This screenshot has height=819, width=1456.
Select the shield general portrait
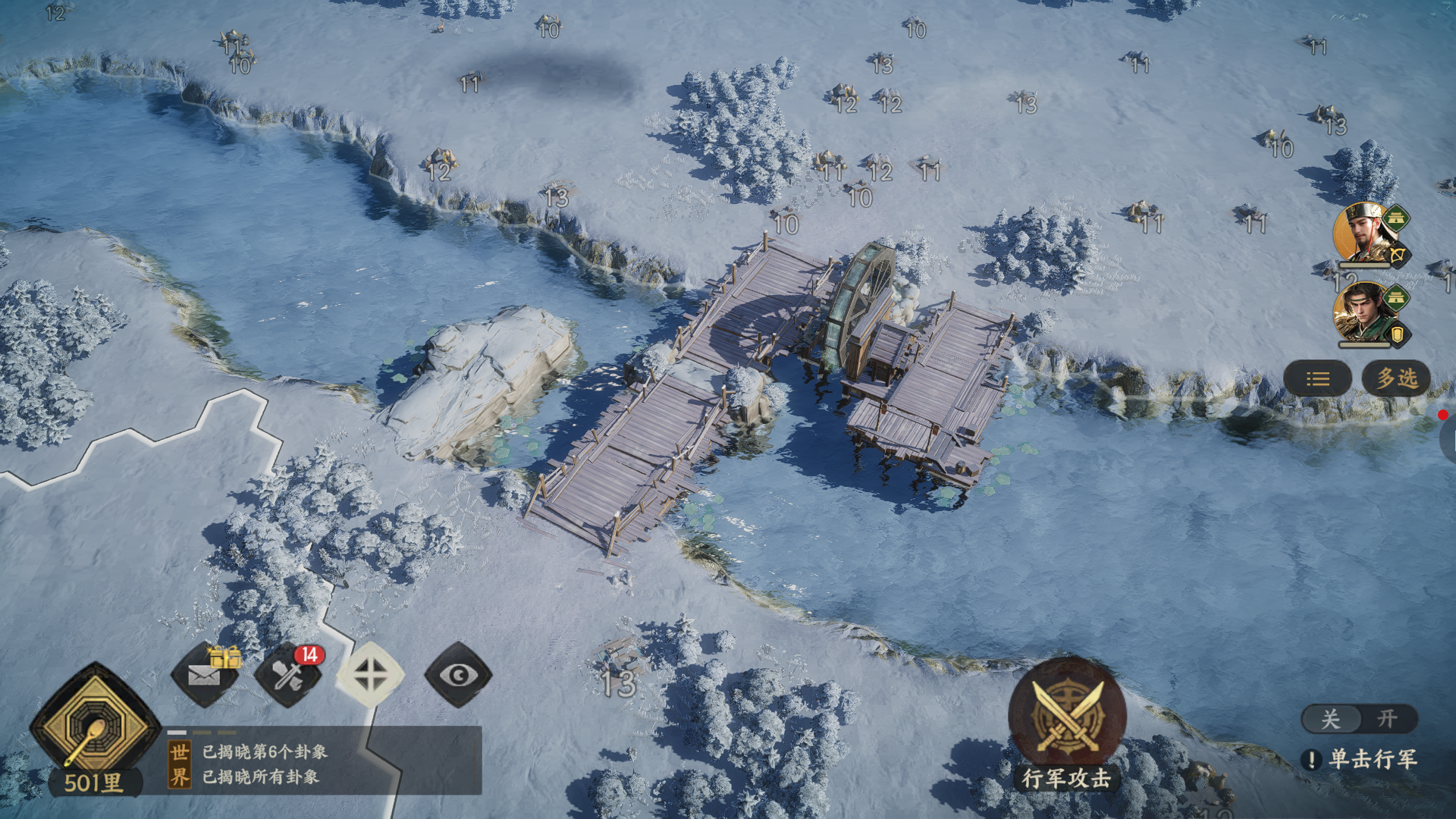(1367, 313)
